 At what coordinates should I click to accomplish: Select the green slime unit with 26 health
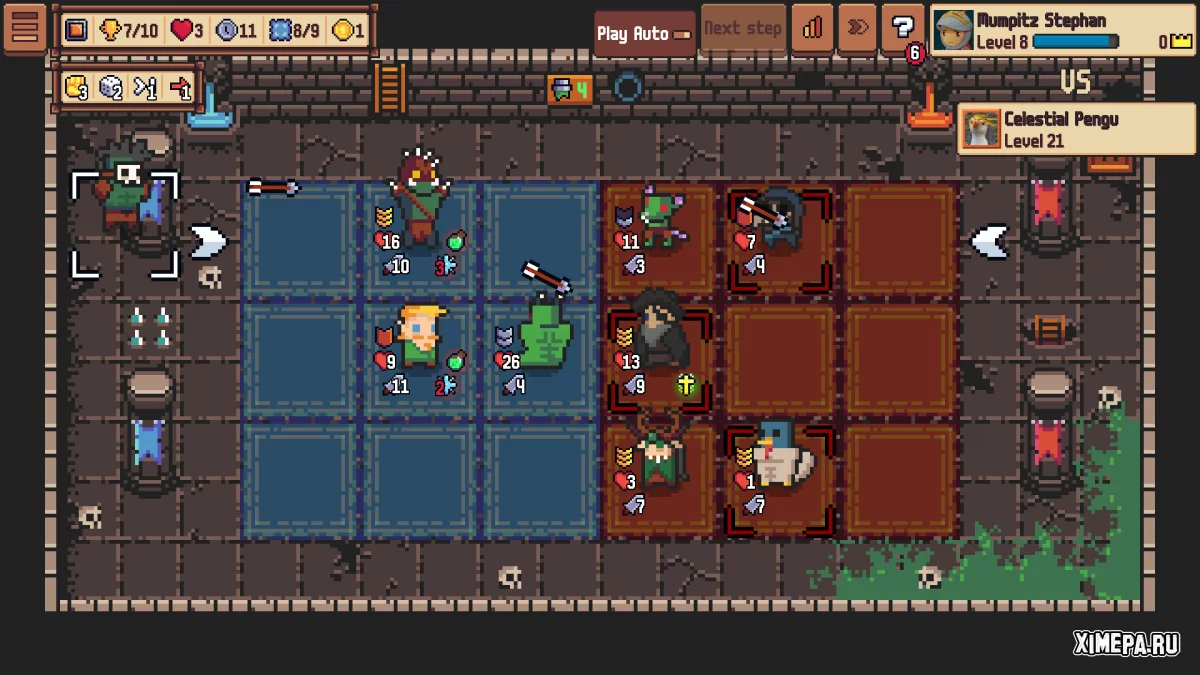point(545,335)
